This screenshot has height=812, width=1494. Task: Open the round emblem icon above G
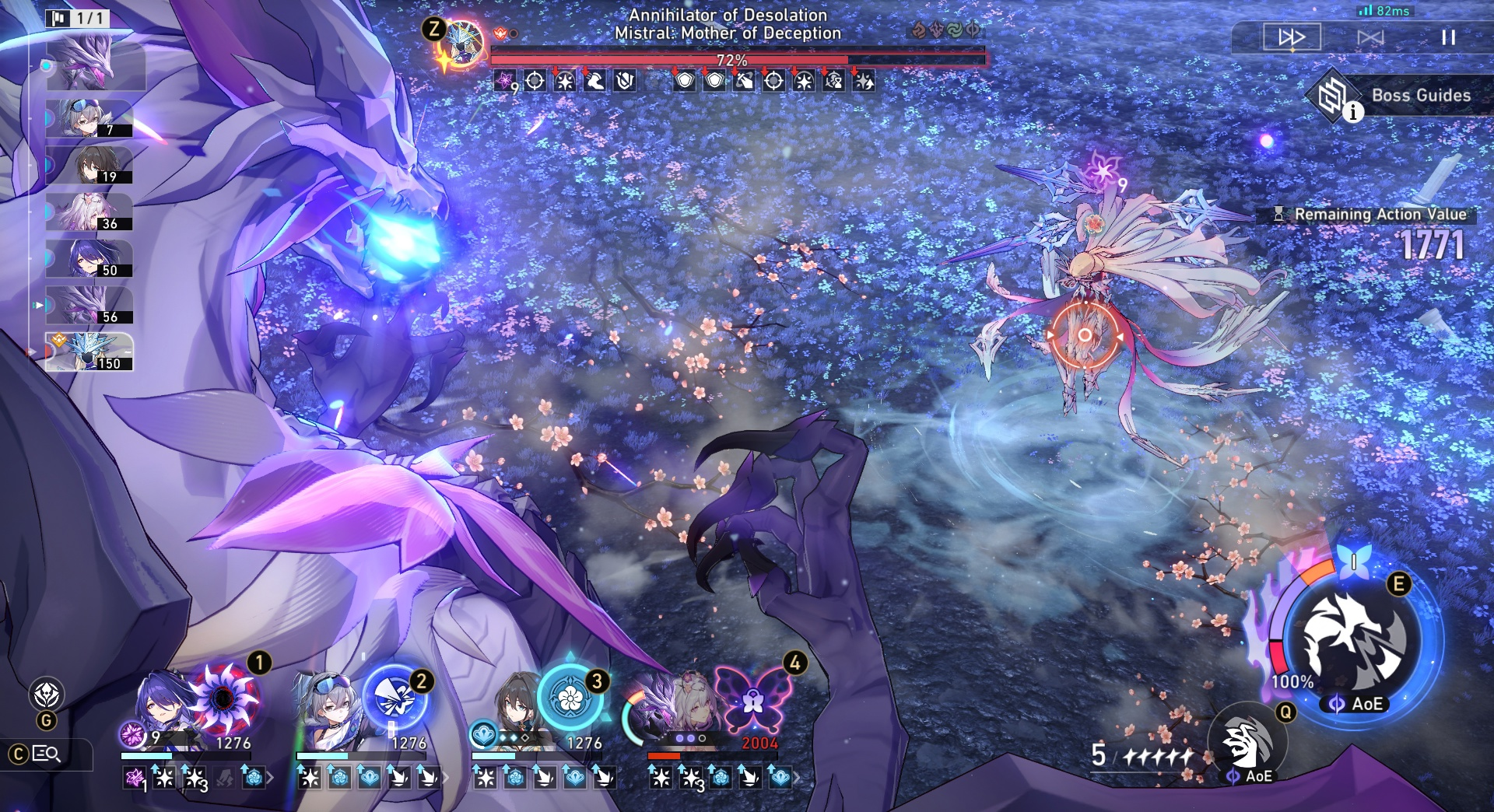click(x=47, y=694)
